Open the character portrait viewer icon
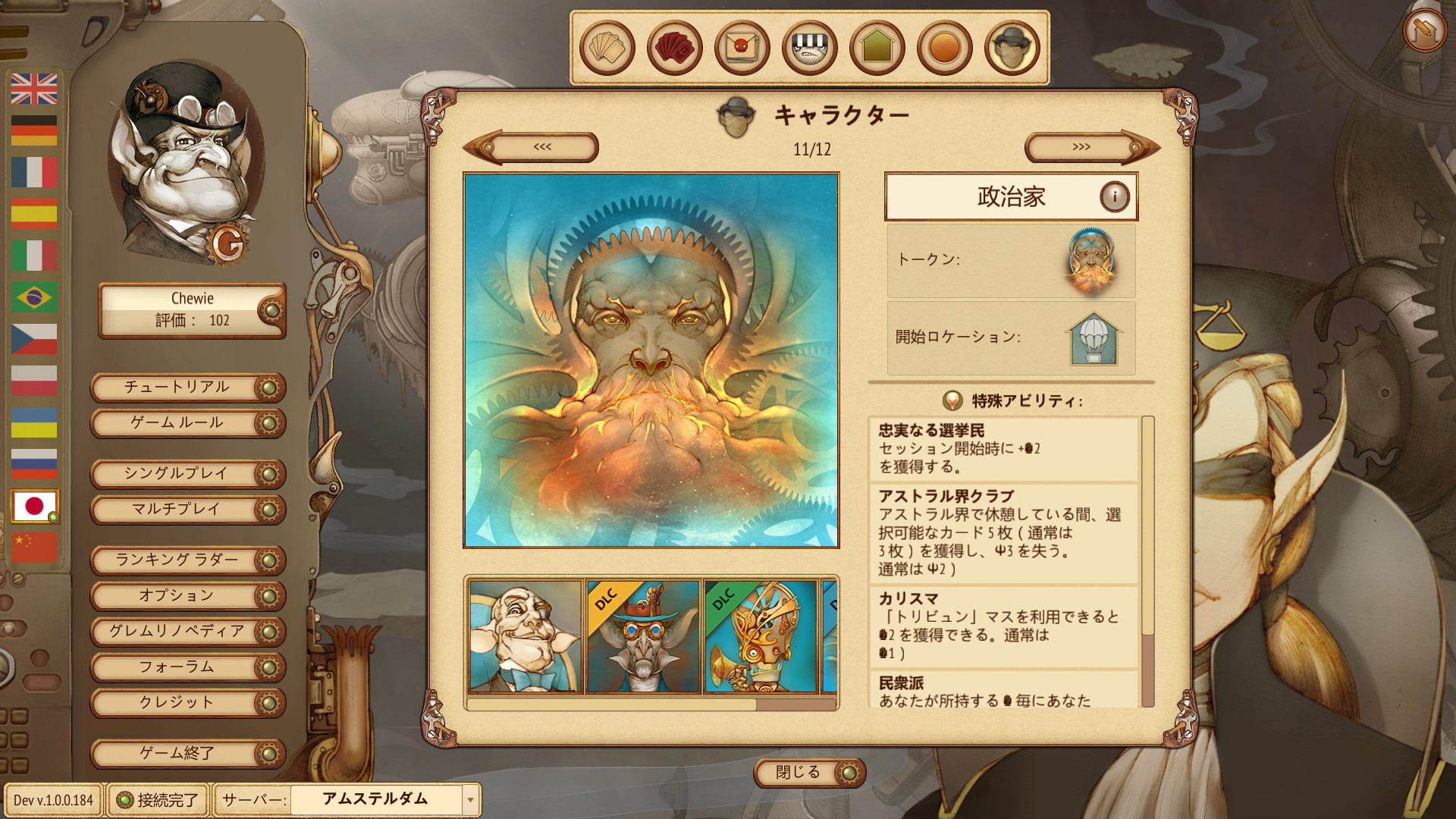 [1014, 47]
